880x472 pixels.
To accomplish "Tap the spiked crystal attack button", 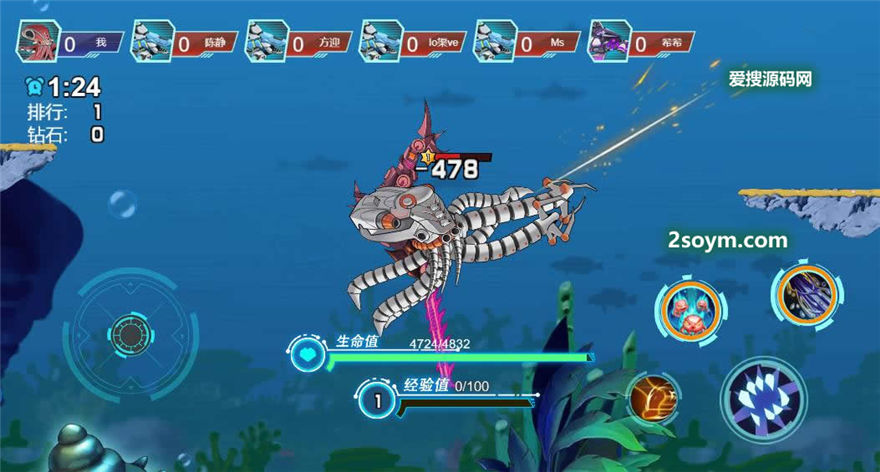I will coord(764,400).
